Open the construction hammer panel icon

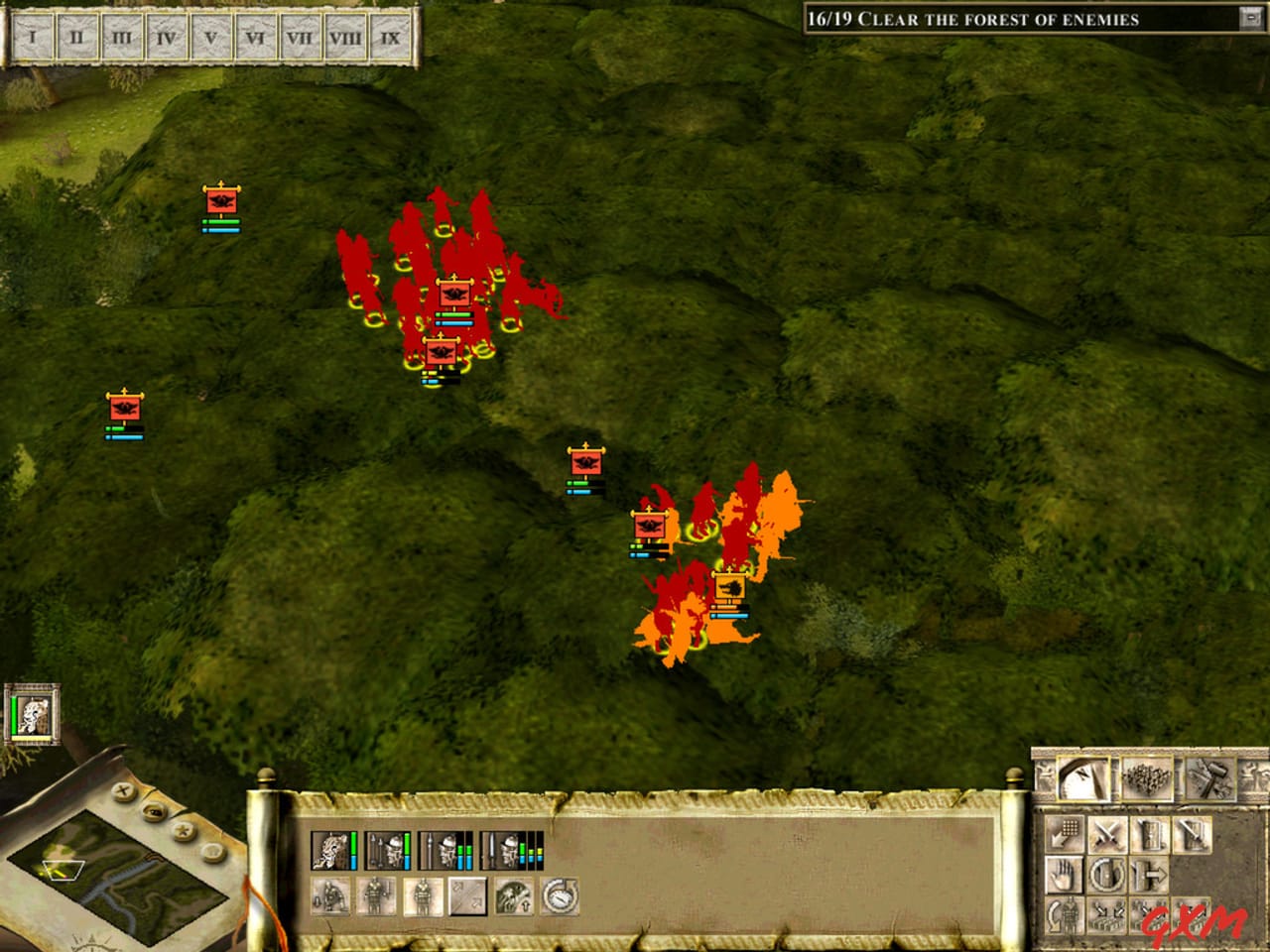point(1209,776)
